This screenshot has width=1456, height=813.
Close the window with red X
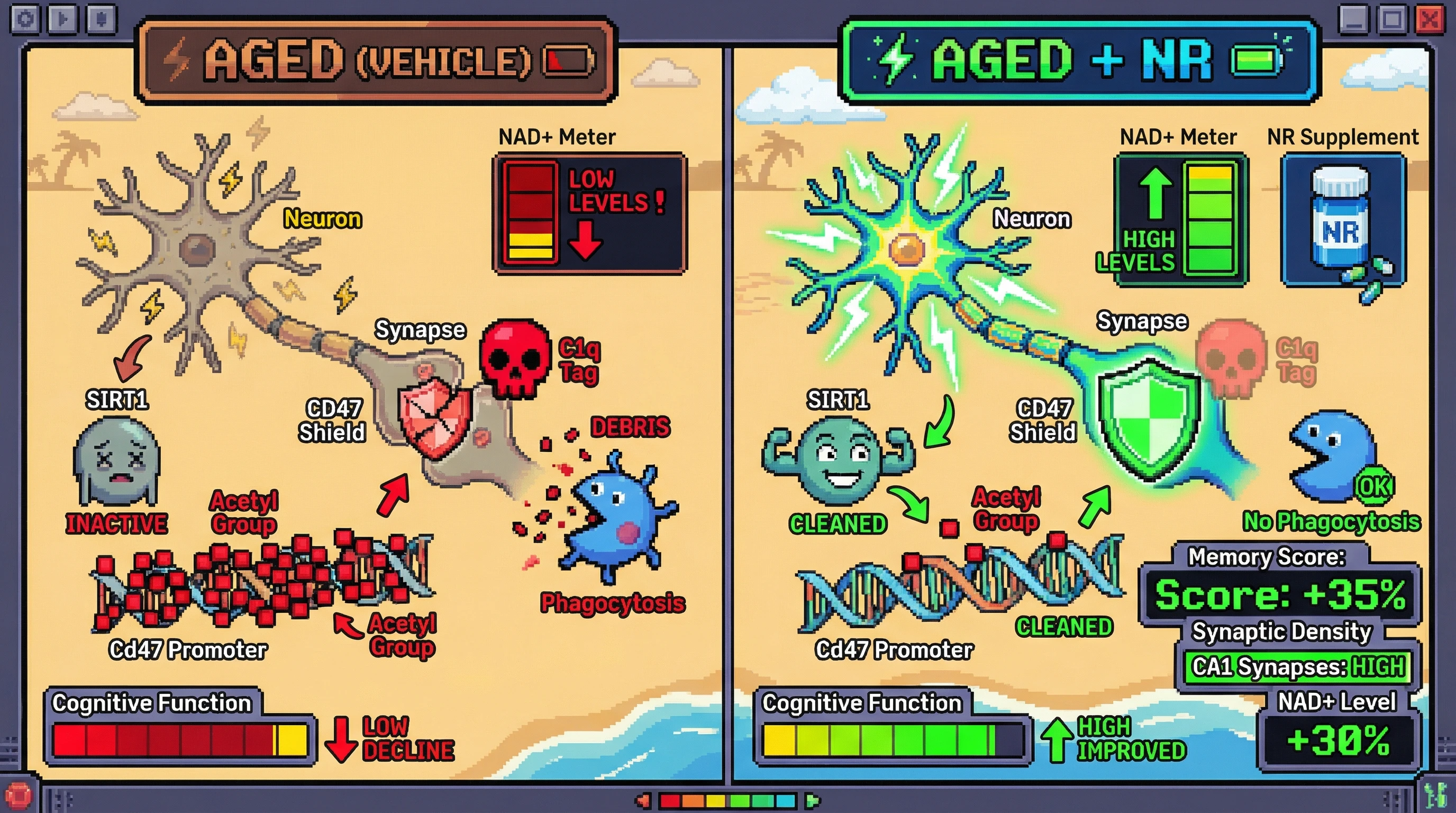click(1430, 20)
